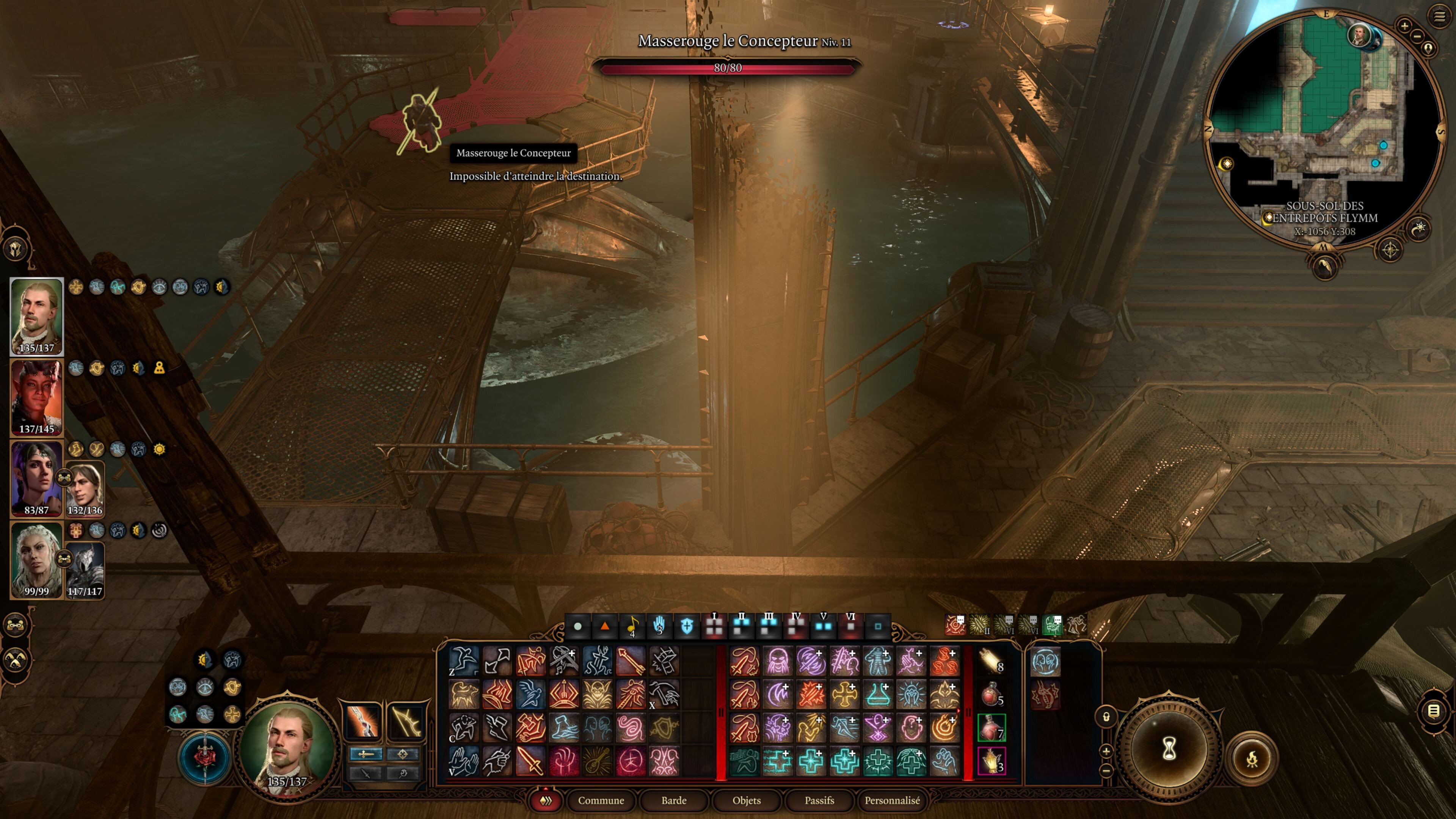
Task: Select the red-skinned horned companion portrait
Action: point(37,397)
